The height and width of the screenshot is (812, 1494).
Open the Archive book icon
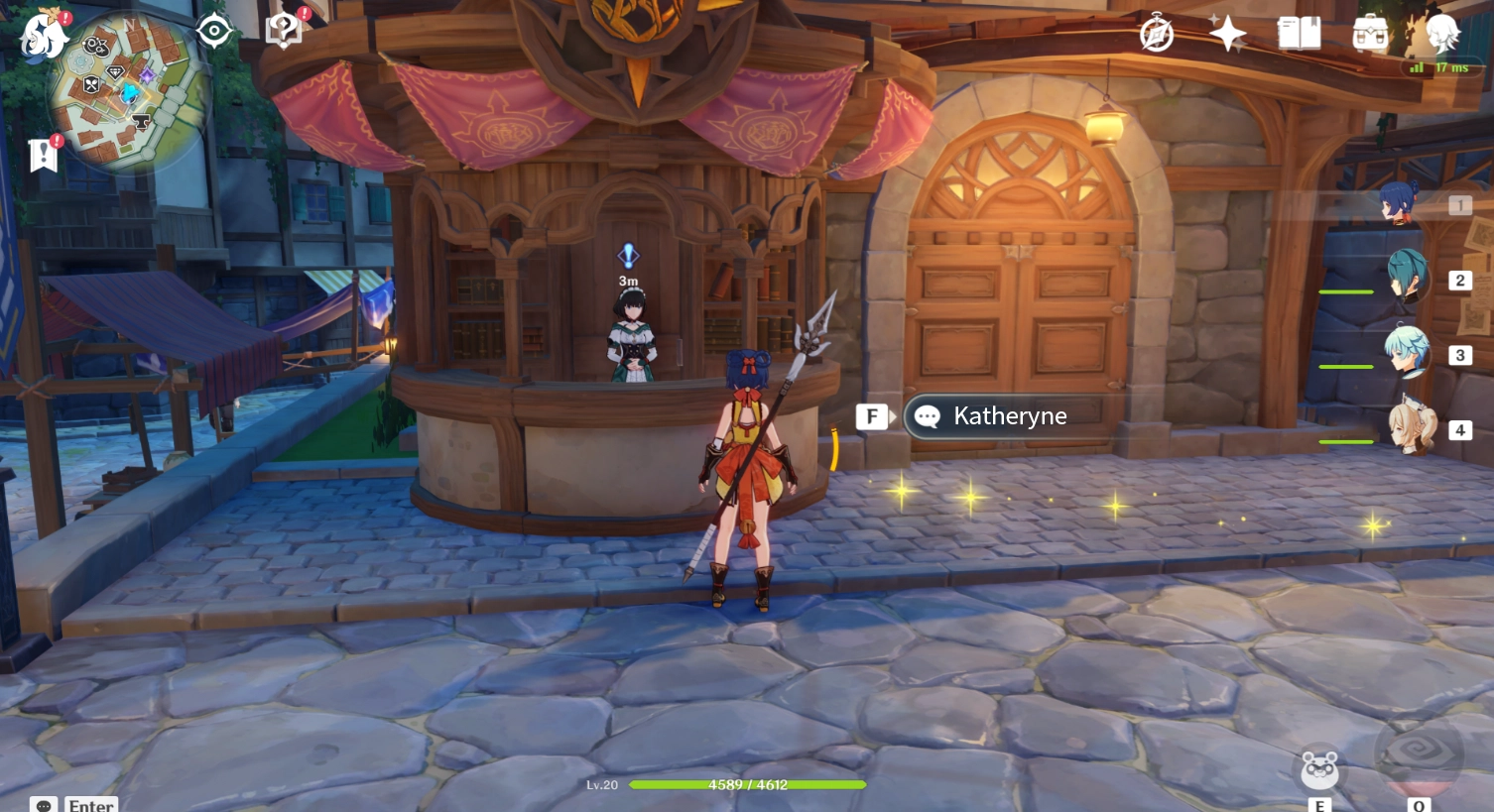[1298, 33]
